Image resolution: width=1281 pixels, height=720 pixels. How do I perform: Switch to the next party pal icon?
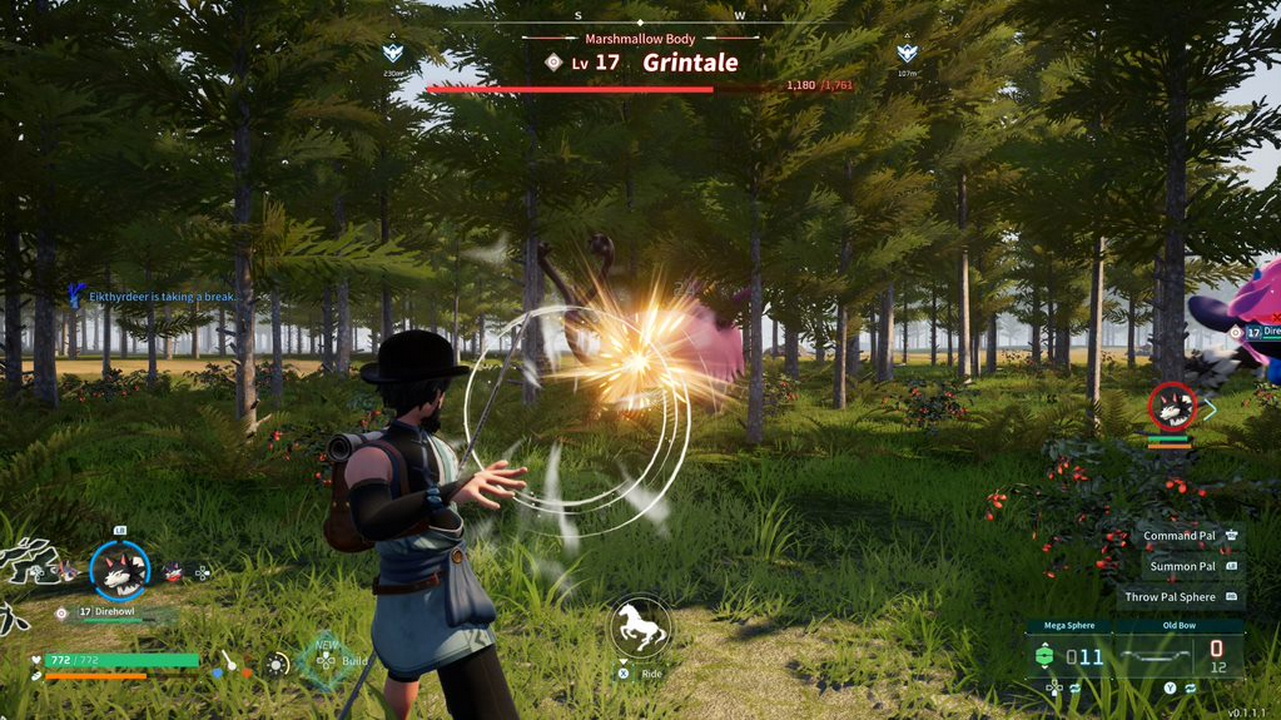tap(174, 572)
